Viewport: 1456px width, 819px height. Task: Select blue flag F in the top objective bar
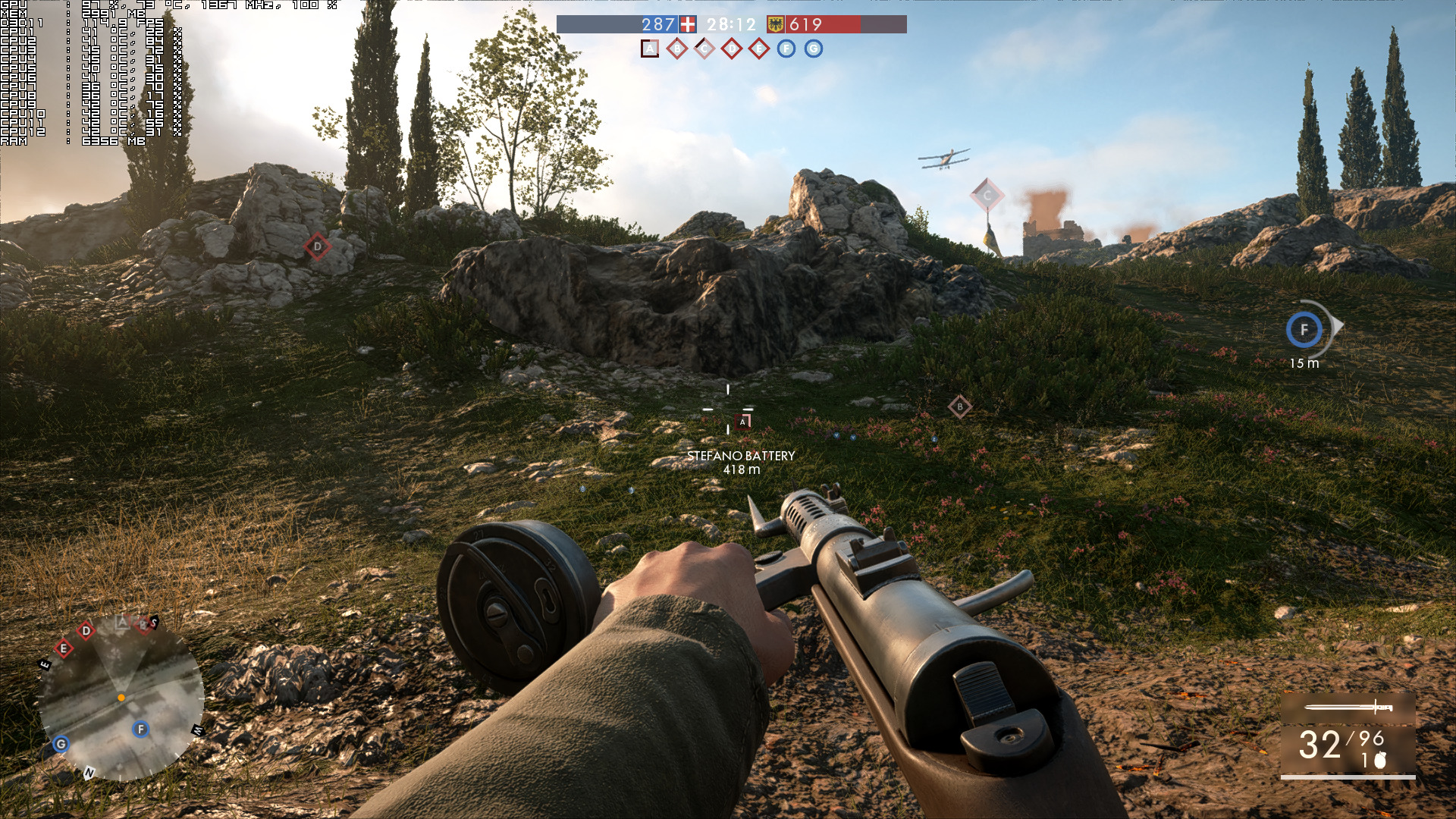(x=786, y=49)
